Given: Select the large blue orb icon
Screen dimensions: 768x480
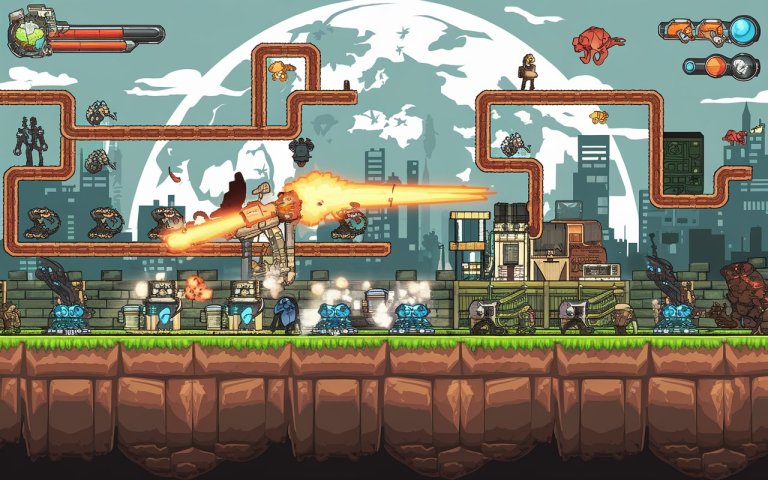Looking at the screenshot, I should [x=743, y=31].
